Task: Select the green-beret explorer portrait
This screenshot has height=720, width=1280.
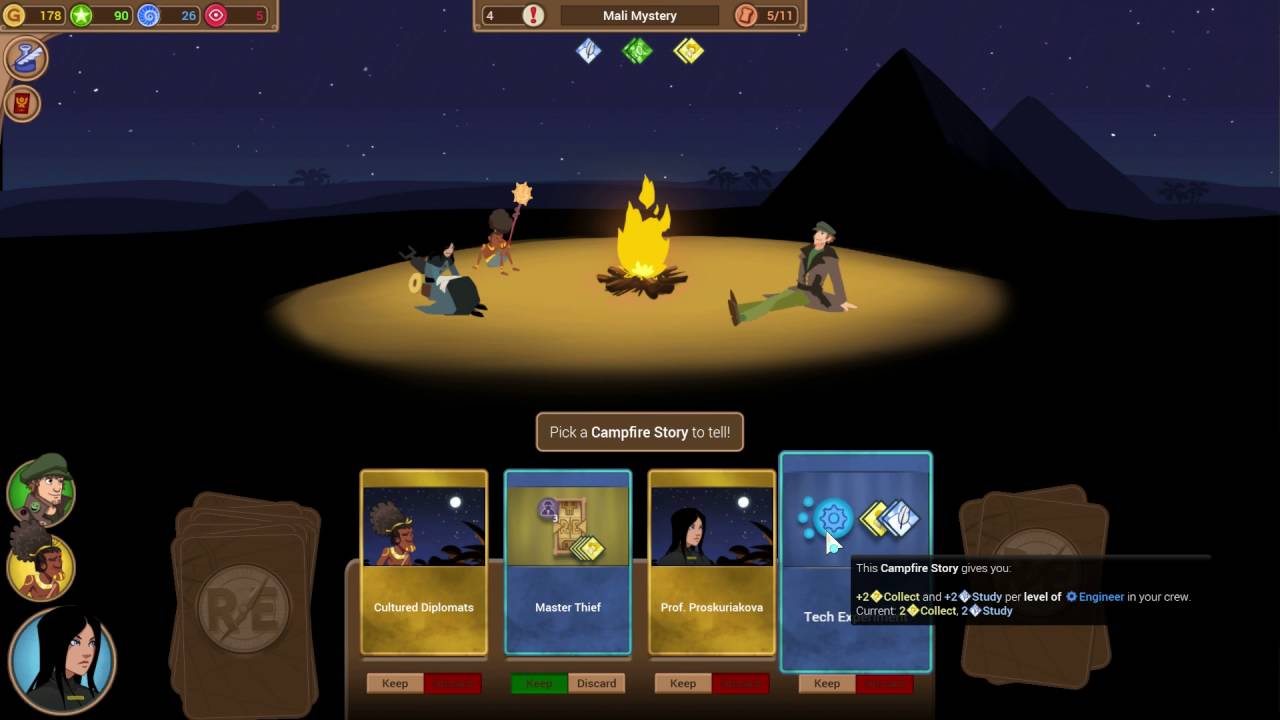Action: tap(41, 490)
